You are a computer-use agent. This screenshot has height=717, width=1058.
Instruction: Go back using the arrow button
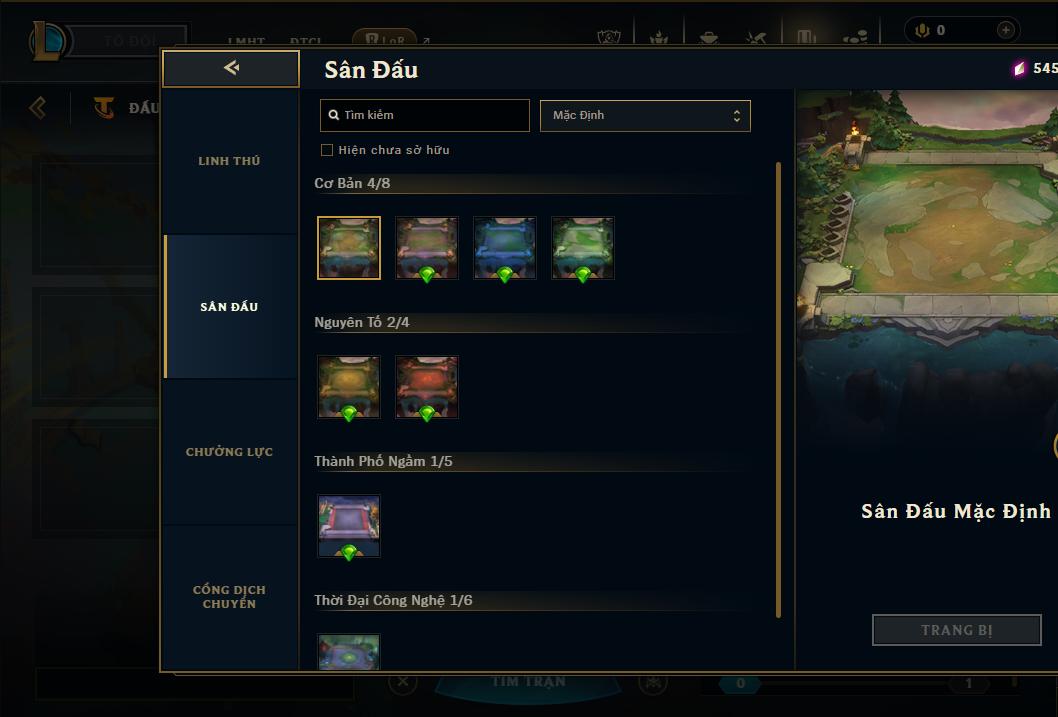(x=231, y=68)
